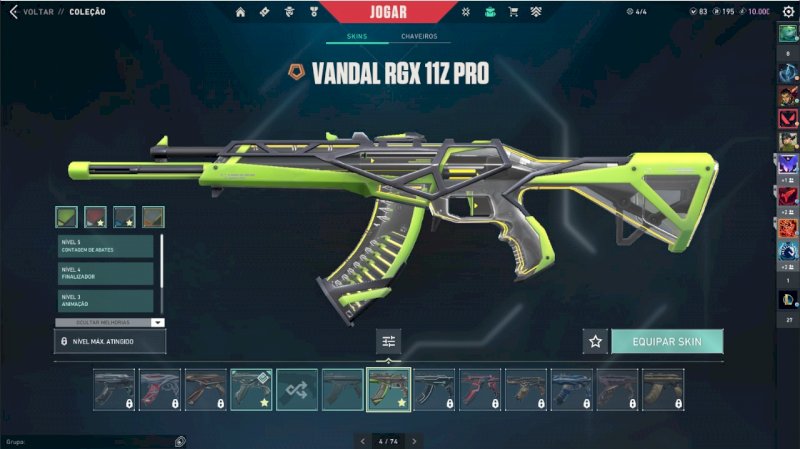Viewport: 800px width, 449px height.
Task: Select the Skins tab
Action: click(357, 37)
